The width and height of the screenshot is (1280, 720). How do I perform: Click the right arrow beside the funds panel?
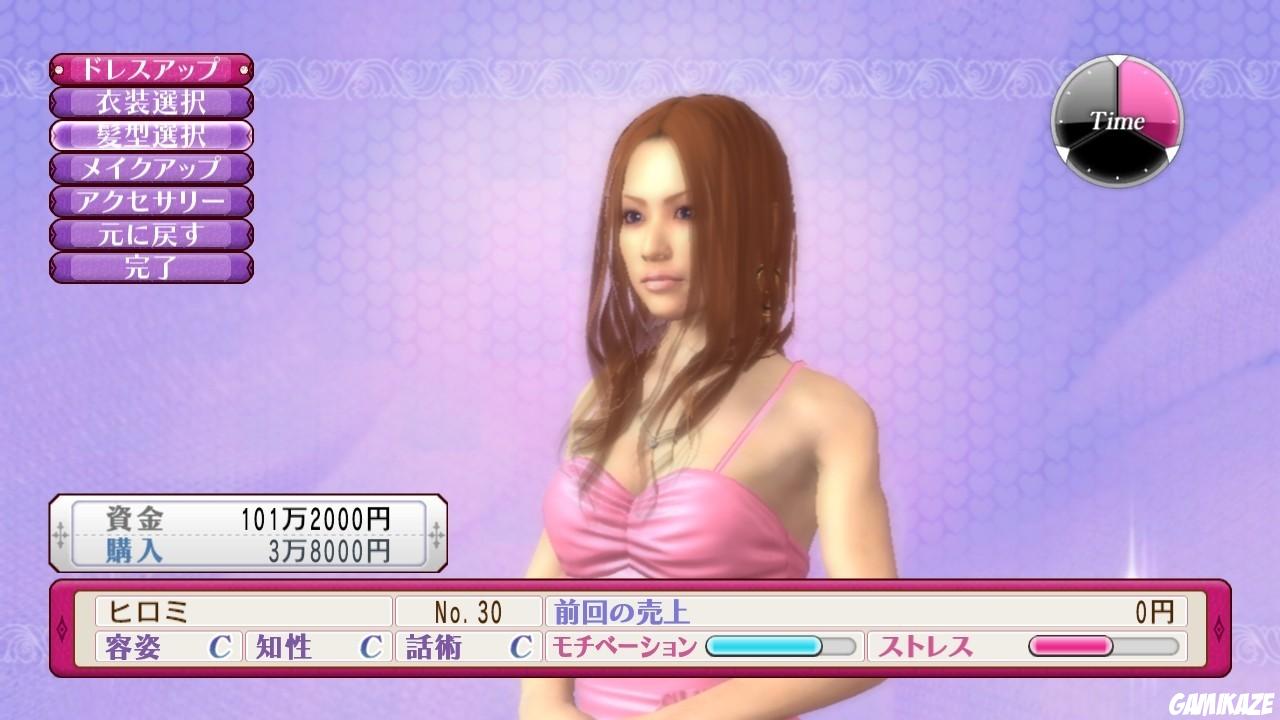click(434, 535)
